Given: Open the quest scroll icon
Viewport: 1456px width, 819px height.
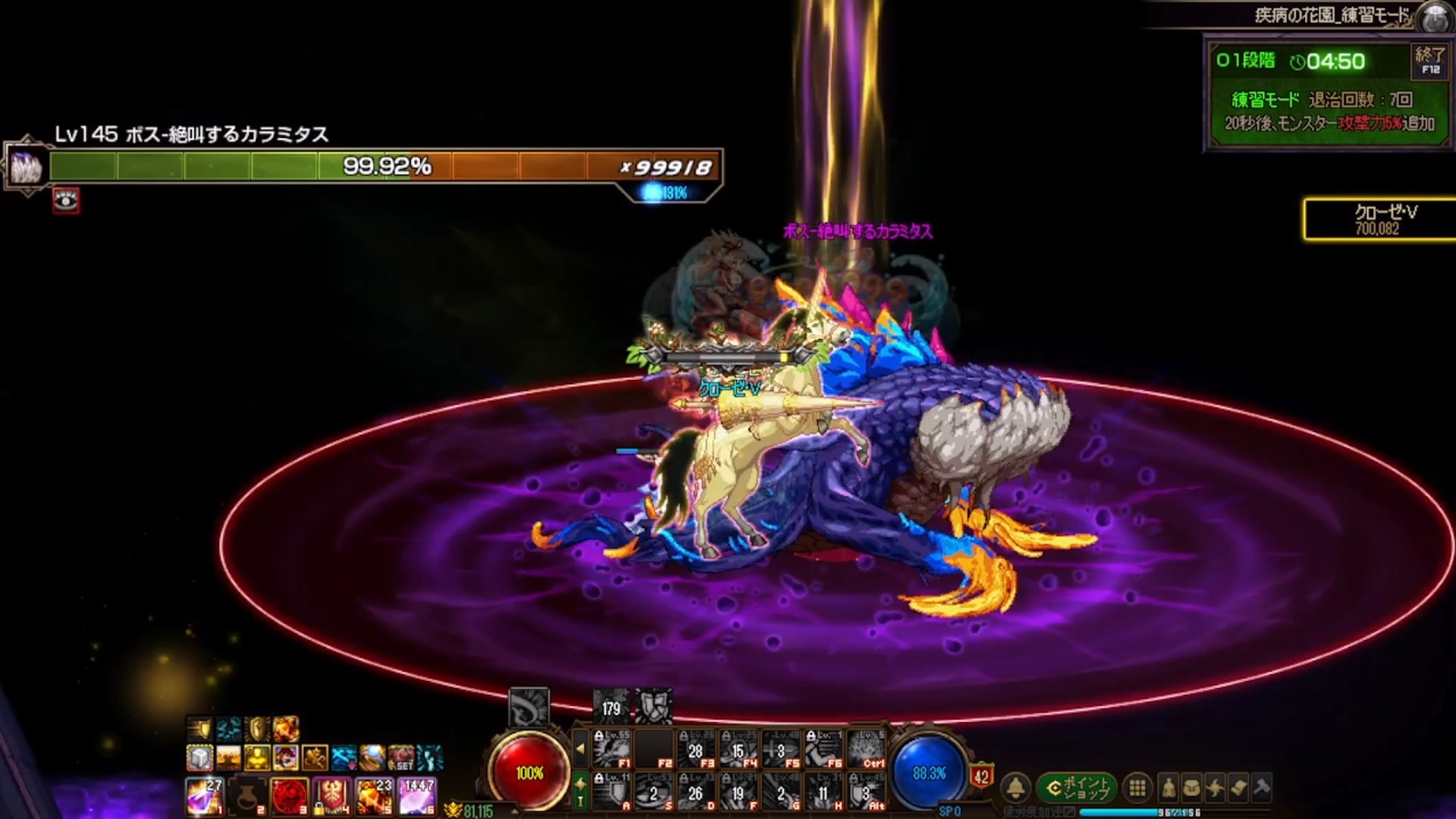Looking at the screenshot, I should pos(1238,789).
